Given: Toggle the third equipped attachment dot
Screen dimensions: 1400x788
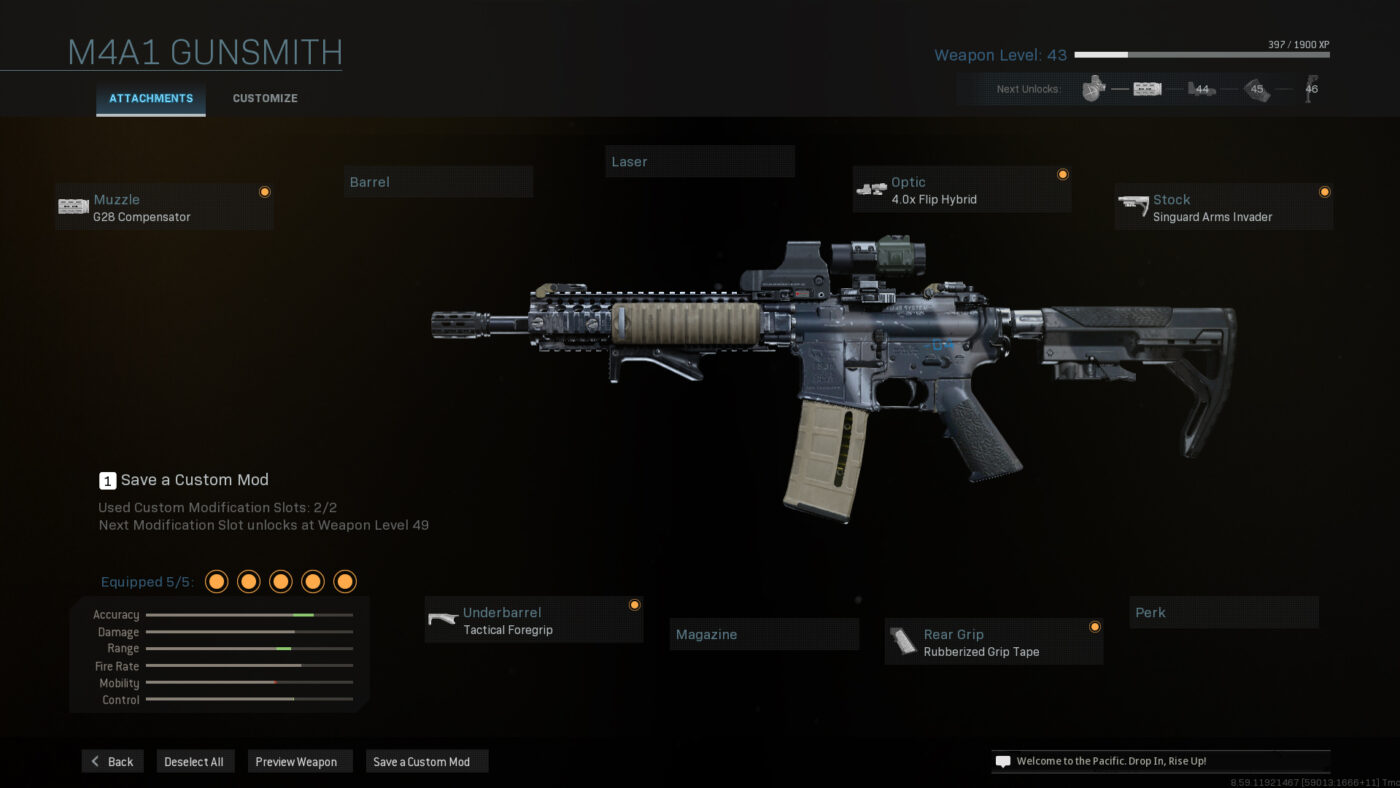Looking at the screenshot, I should [280, 581].
